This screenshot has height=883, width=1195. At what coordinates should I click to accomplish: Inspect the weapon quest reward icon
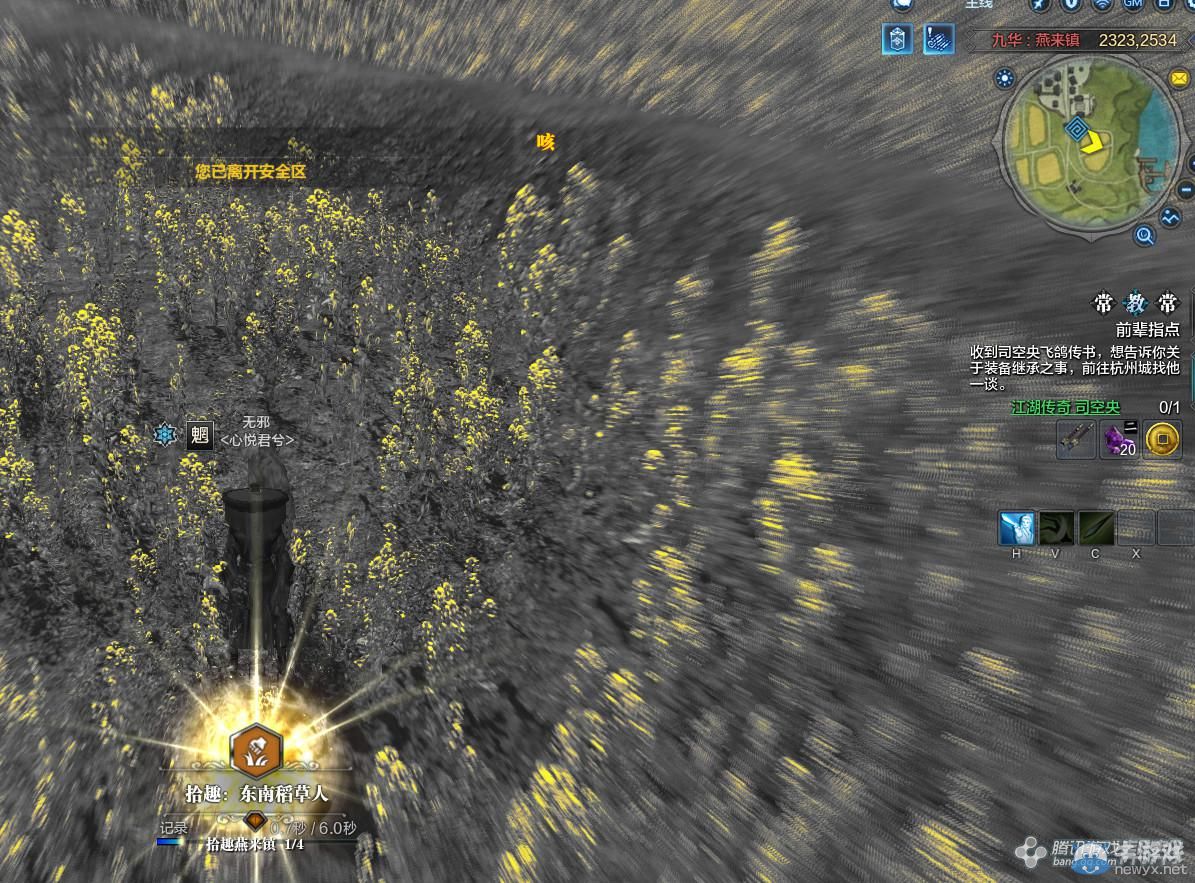coord(1076,440)
